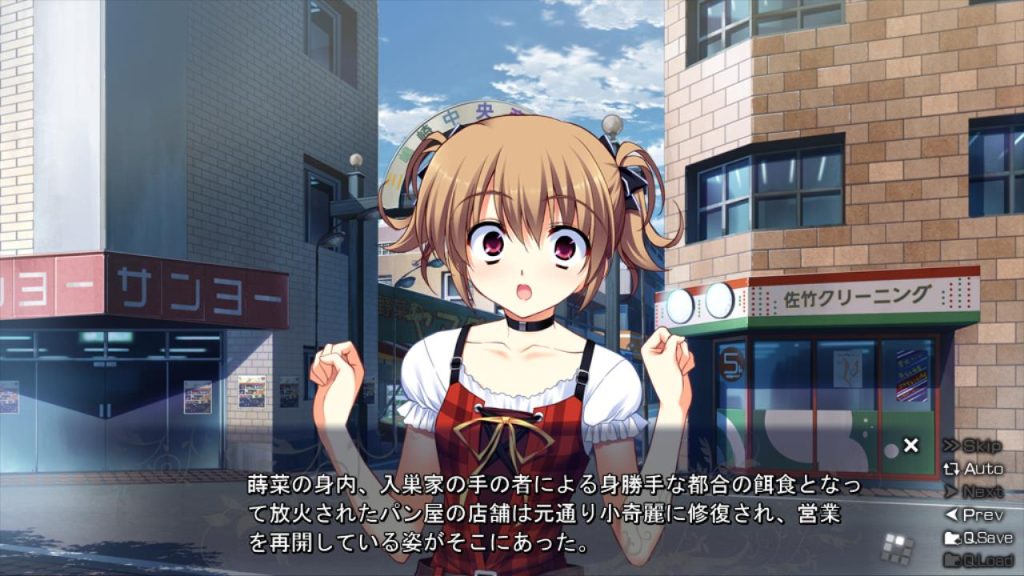Activate the Skip button

coord(973,445)
